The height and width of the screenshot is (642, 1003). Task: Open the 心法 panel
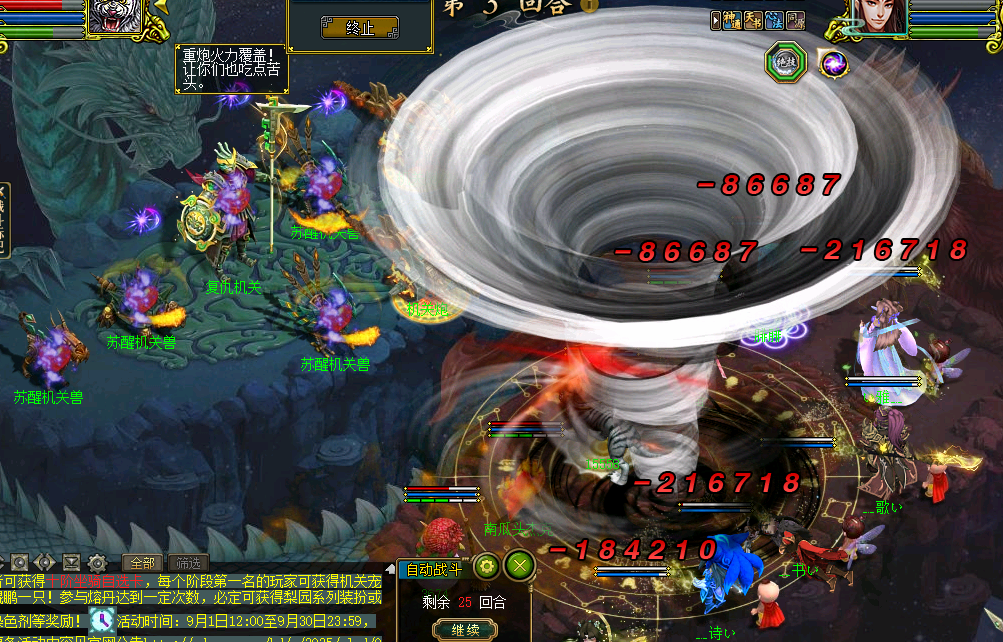(775, 20)
